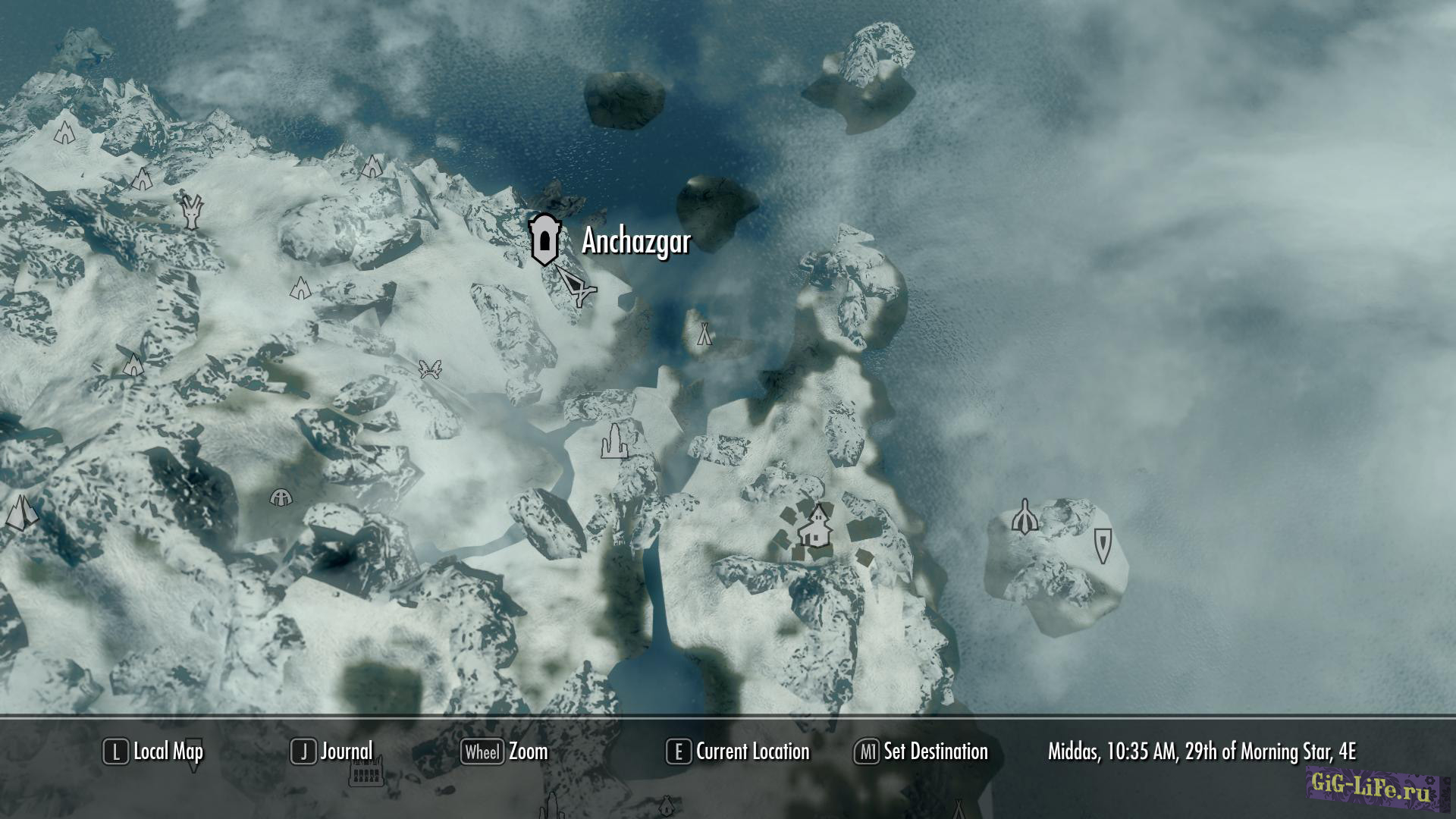
Task: Click the ruined tower map marker
Action: 613,441
